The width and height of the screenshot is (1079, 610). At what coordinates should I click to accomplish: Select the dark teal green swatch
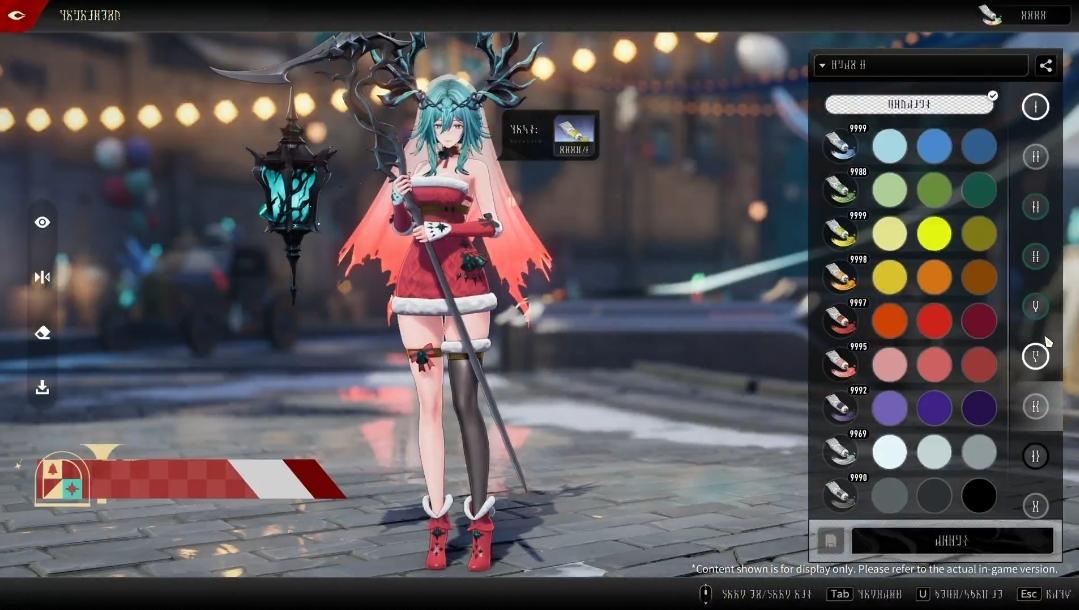click(979, 190)
